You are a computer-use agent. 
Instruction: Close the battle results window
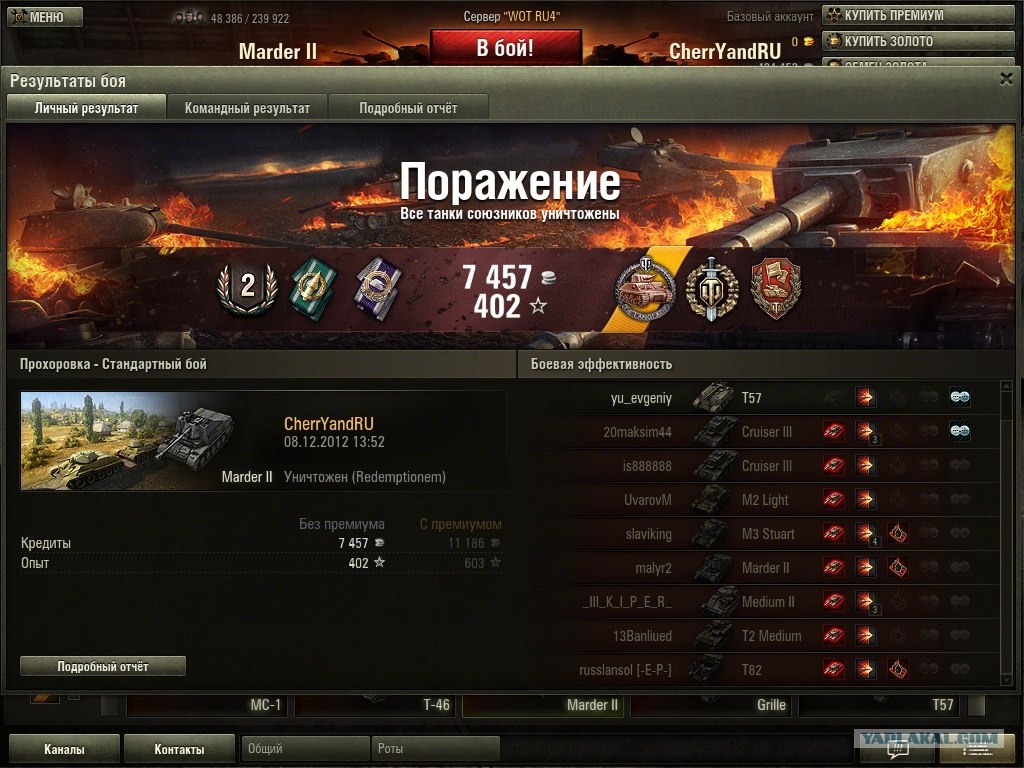click(1006, 79)
